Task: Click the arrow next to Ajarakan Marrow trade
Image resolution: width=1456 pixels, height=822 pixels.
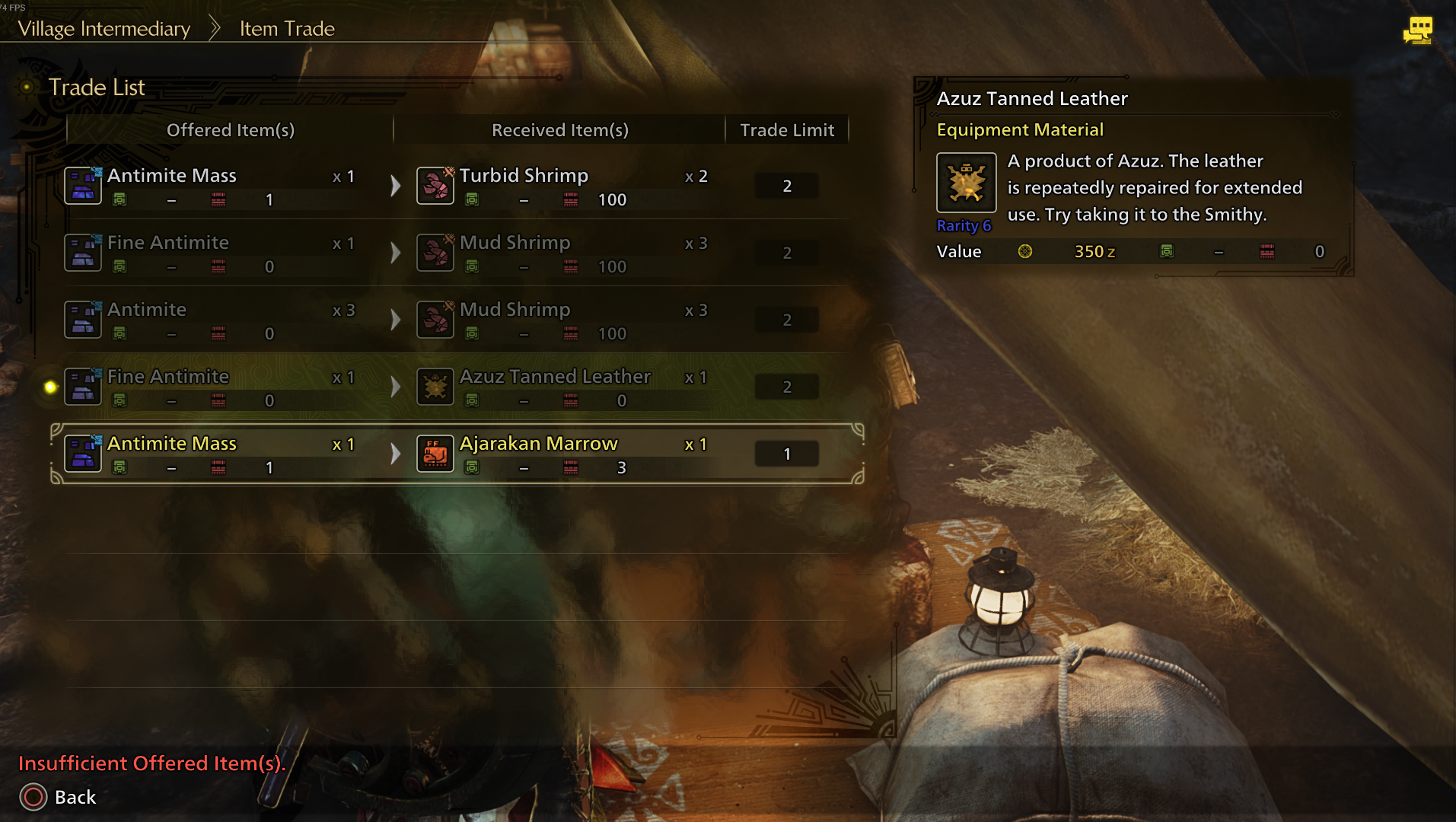Action: tap(395, 453)
